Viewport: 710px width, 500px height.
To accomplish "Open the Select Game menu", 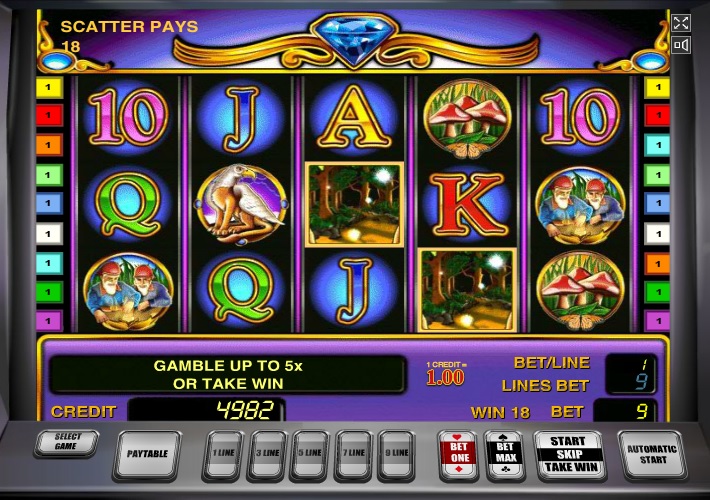I will (66, 443).
